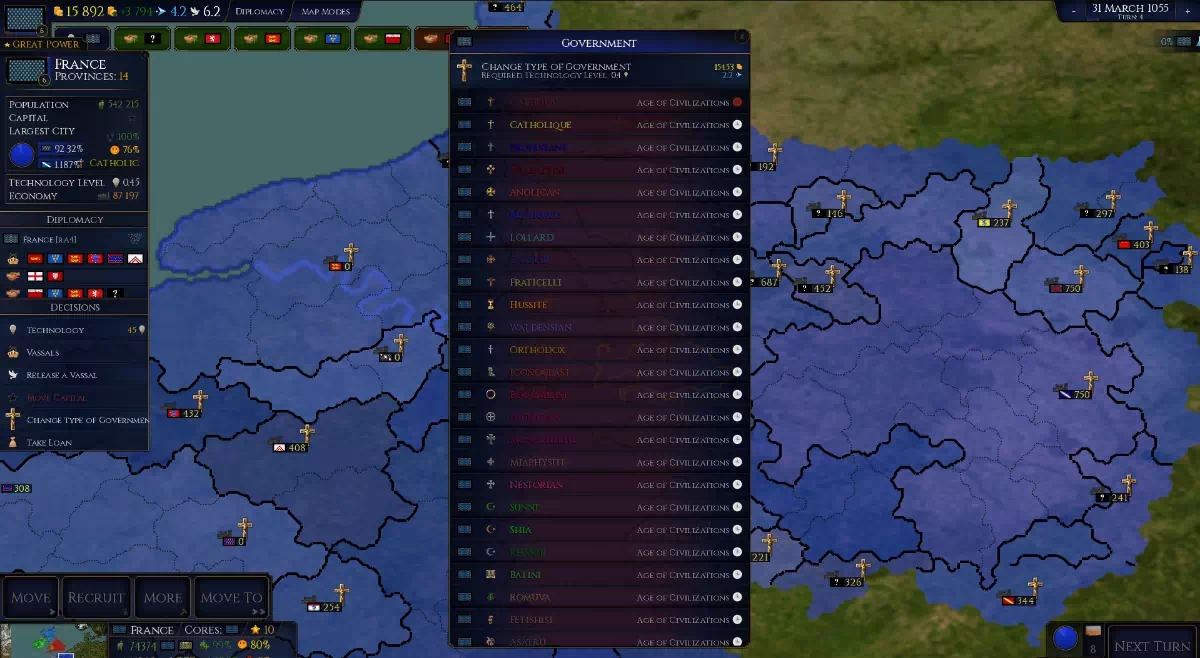Viewport: 1200px width, 658px height.
Task: Activate the Move To command
Action: [x=232, y=598]
